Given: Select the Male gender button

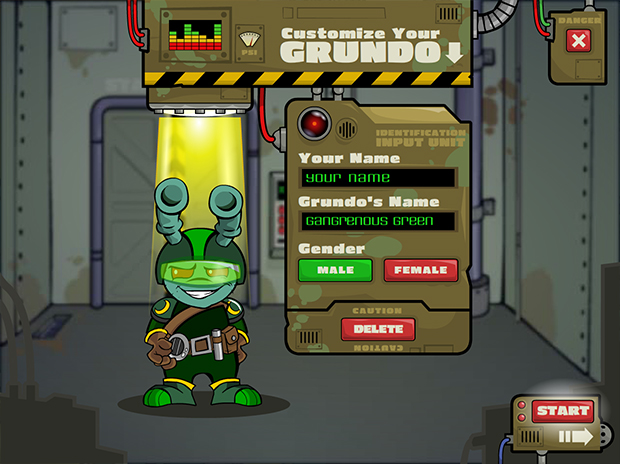Looking at the screenshot, I should click(335, 270).
